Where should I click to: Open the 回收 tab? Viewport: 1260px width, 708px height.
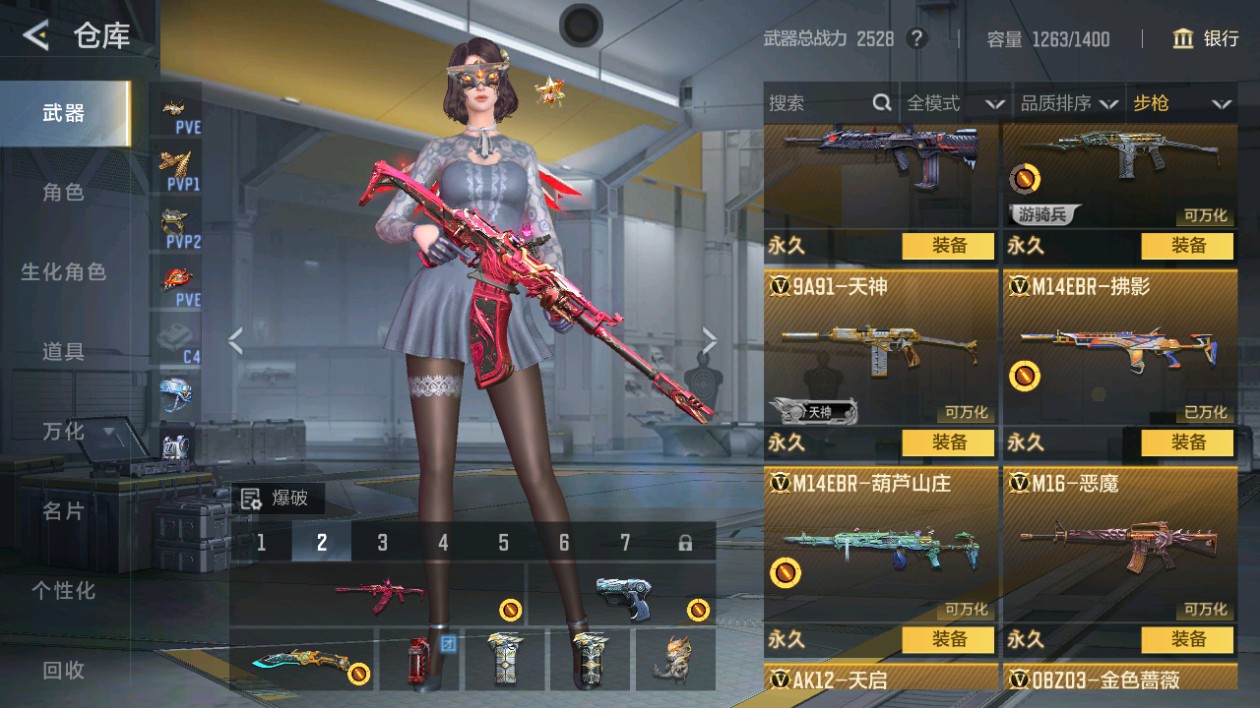64,671
